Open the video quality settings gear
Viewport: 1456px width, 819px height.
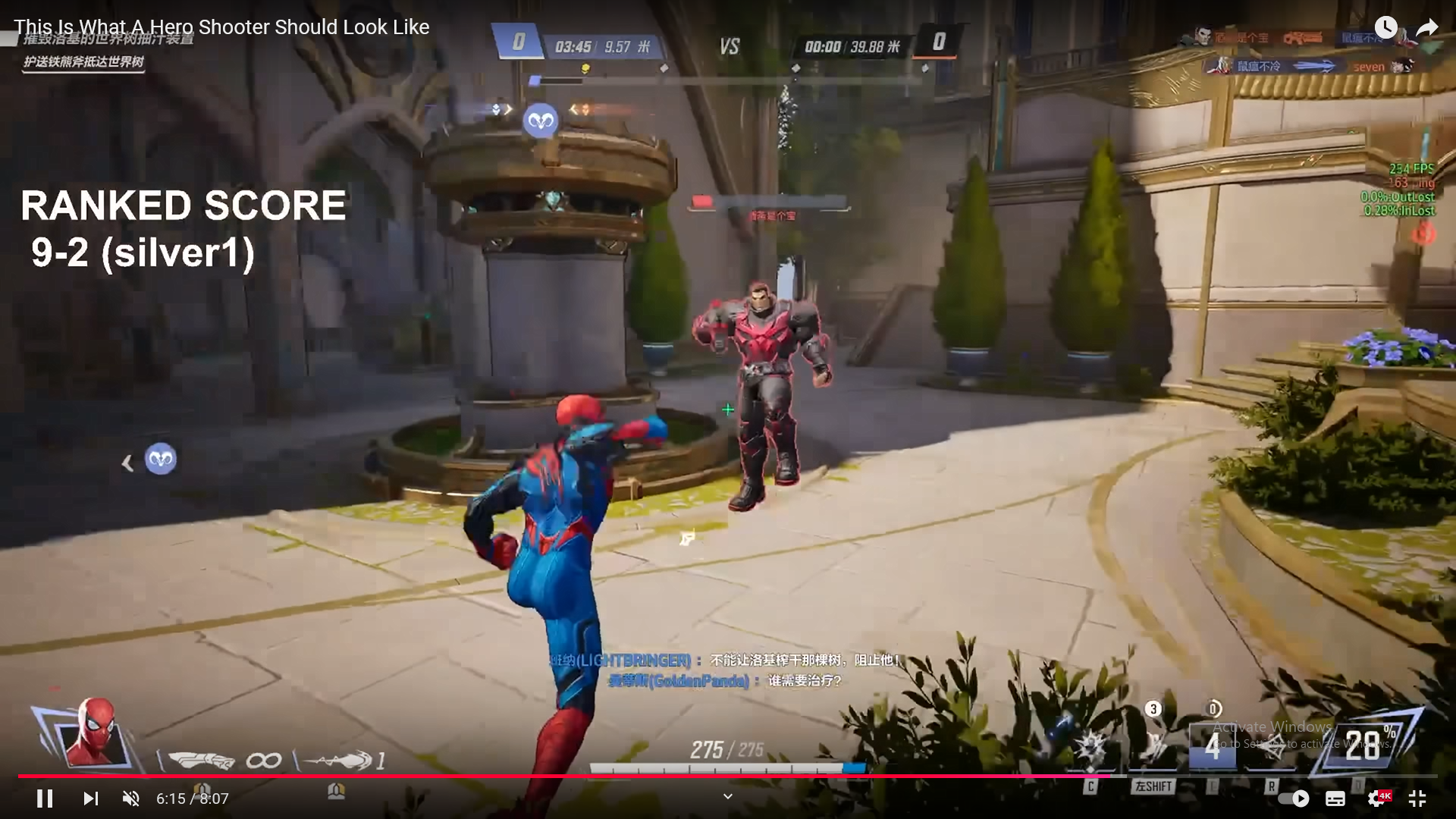click(x=1377, y=799)
